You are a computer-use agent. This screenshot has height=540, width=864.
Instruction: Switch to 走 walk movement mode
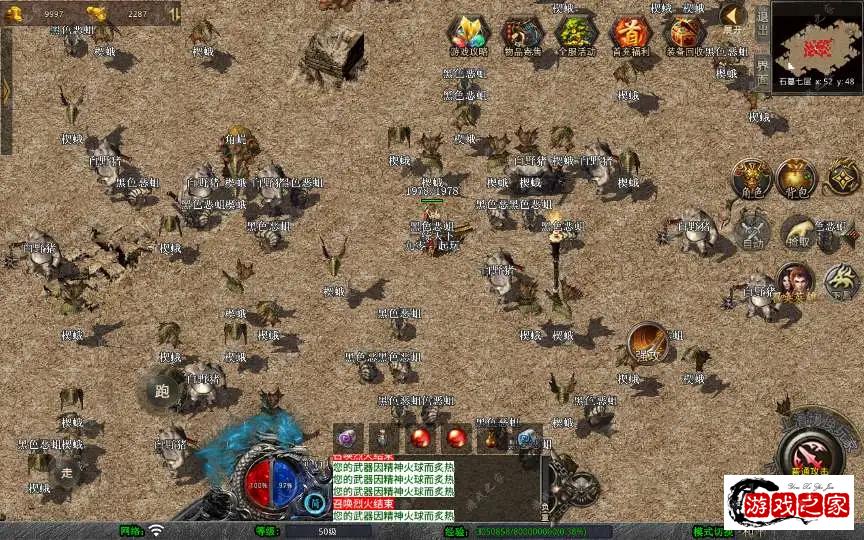pos(66,469)
